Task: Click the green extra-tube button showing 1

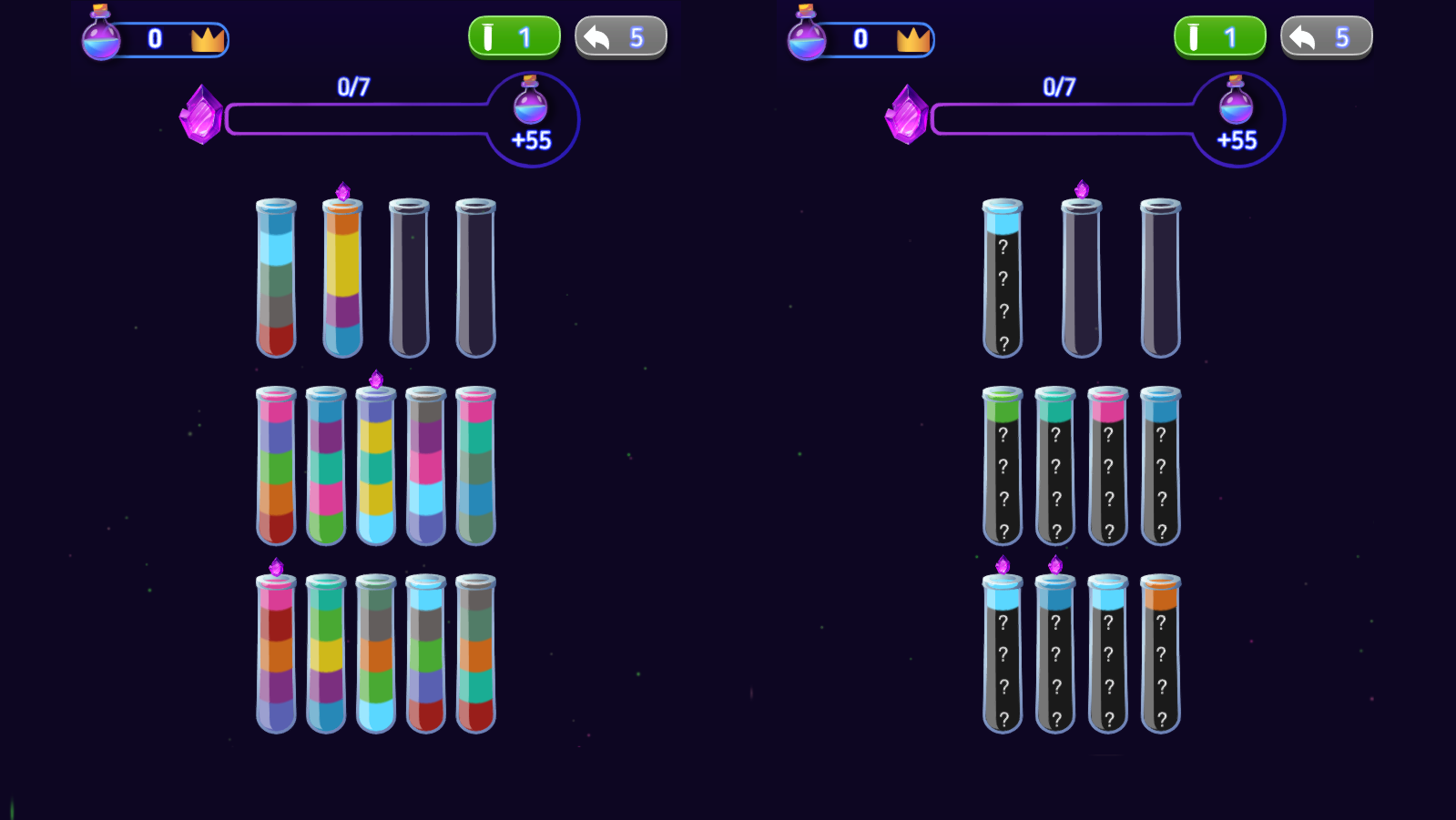Action: pos(514,36)
